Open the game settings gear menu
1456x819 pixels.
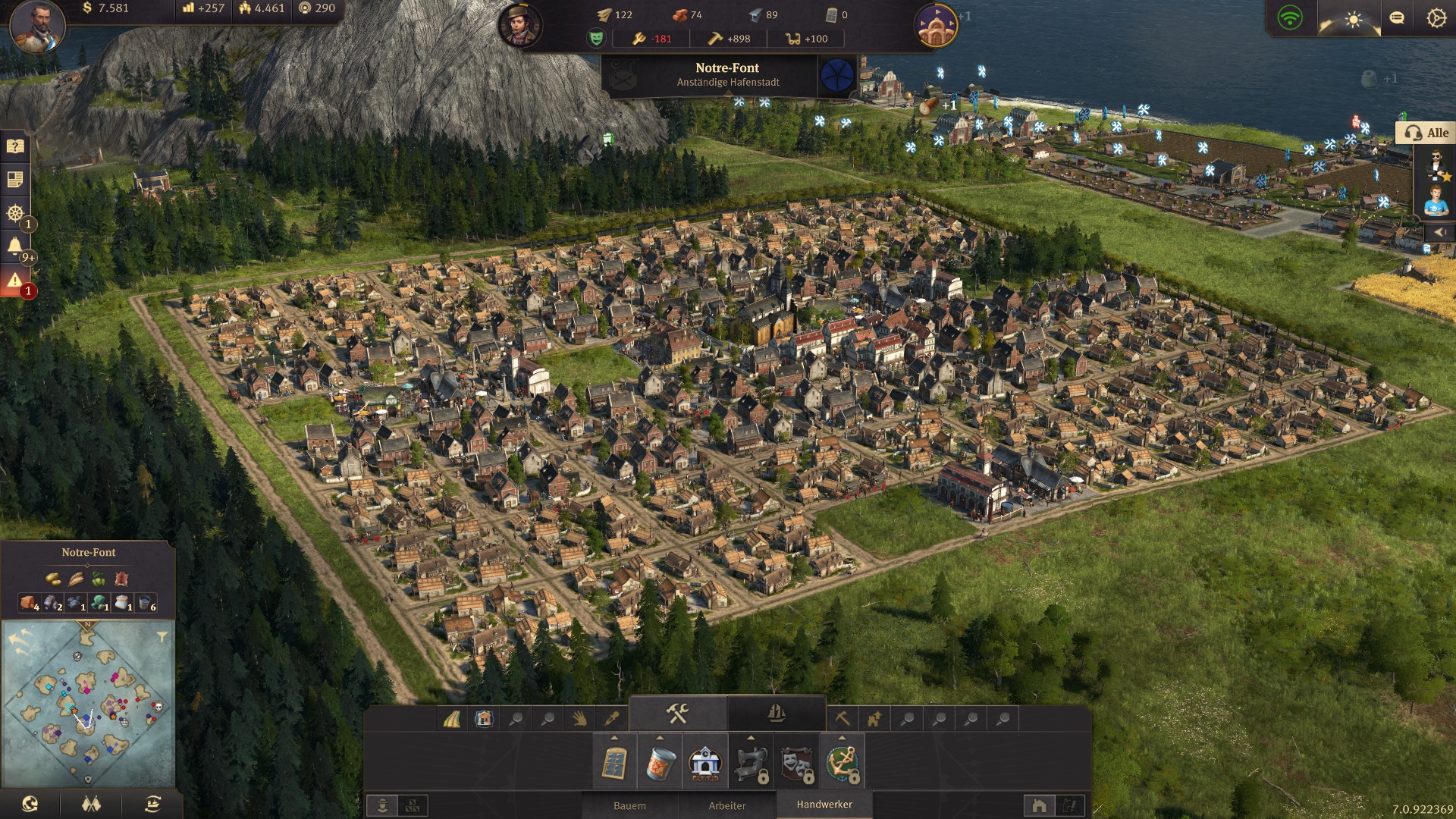click(1436, 18)
